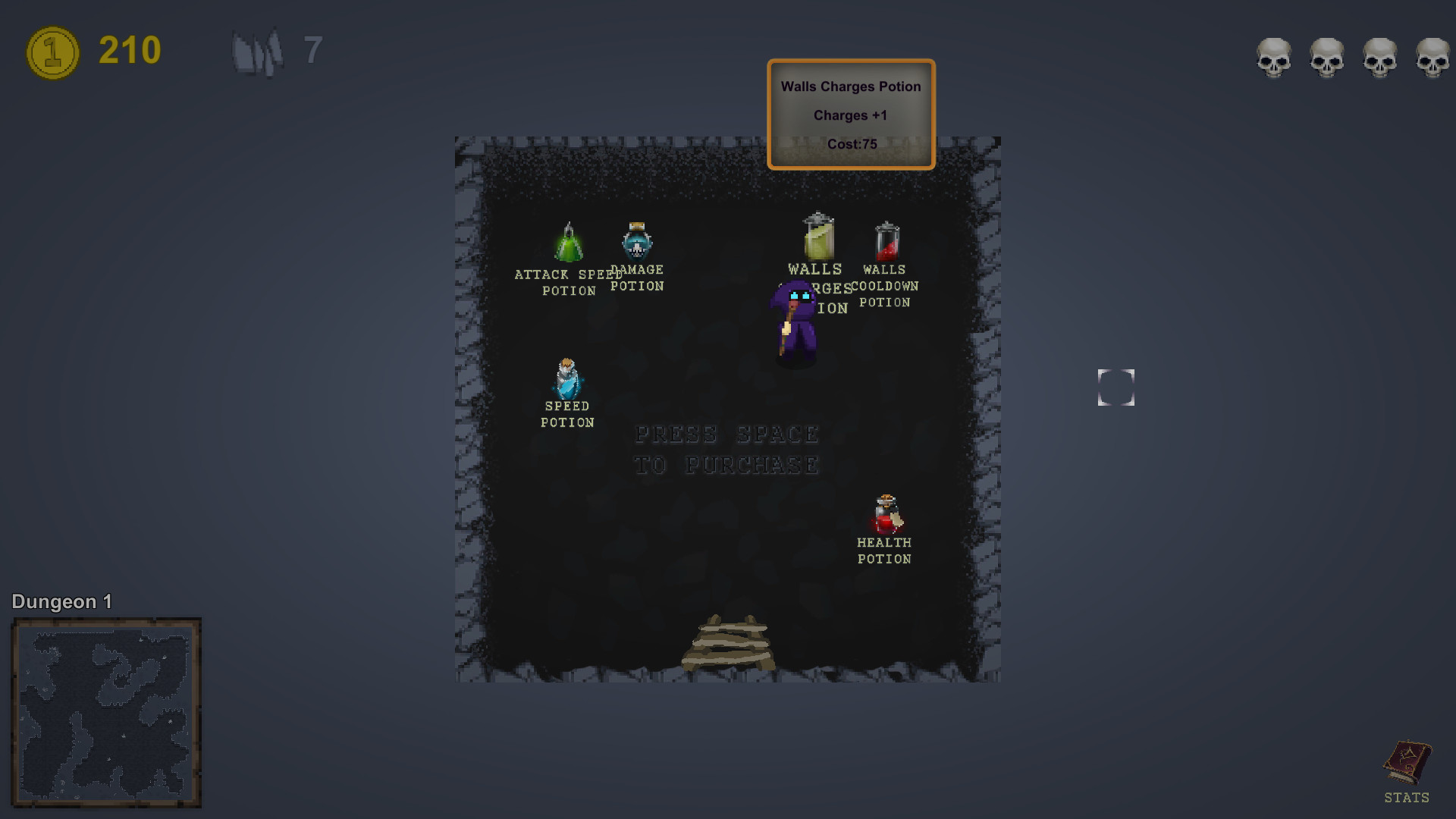This screenshot has width=1456, height=819.
Task: Click the Walls Charges Potion tooltip
Action: pyautogui.click(x=851, y=114)
